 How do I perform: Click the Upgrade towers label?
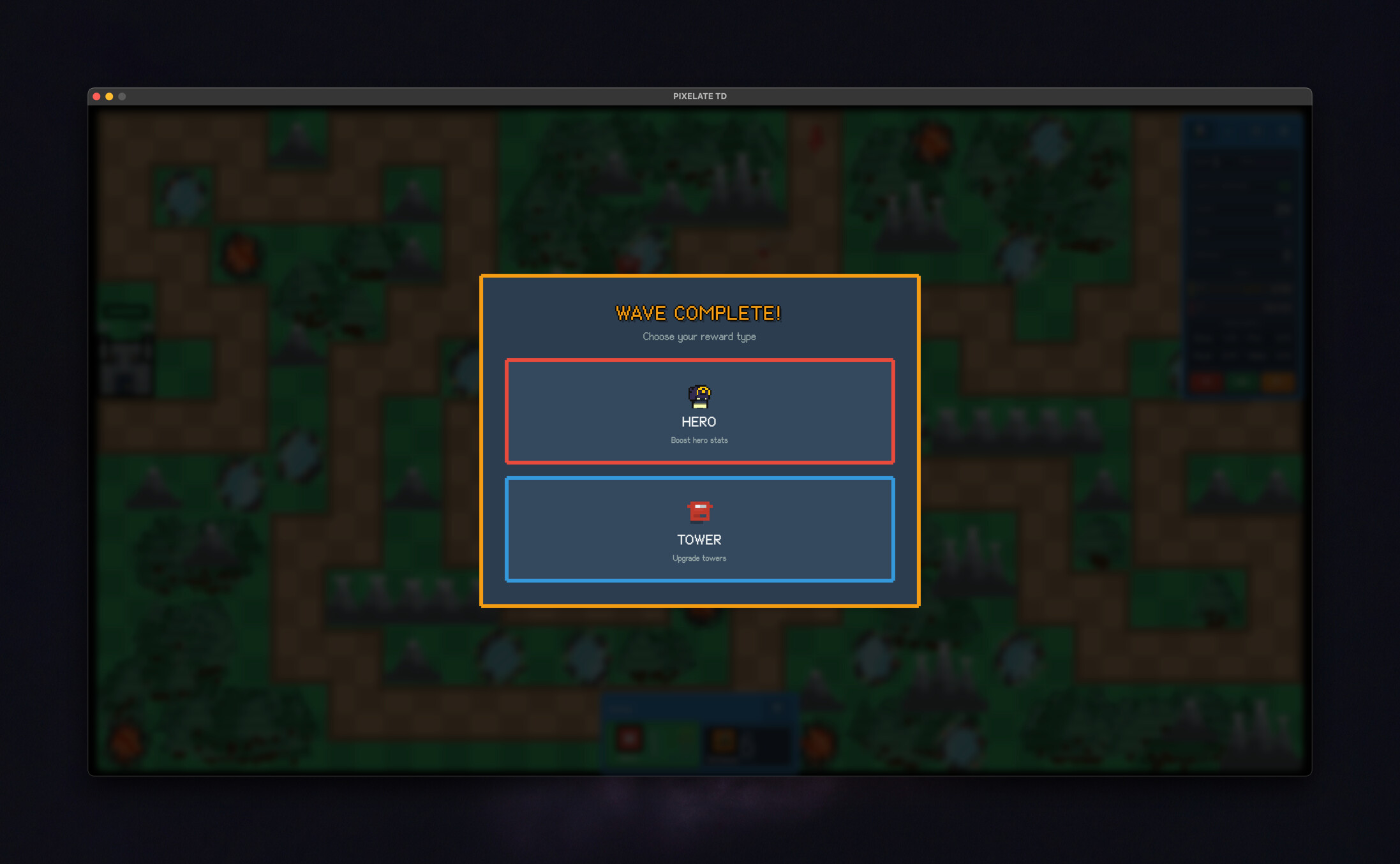tap(699, 558)
